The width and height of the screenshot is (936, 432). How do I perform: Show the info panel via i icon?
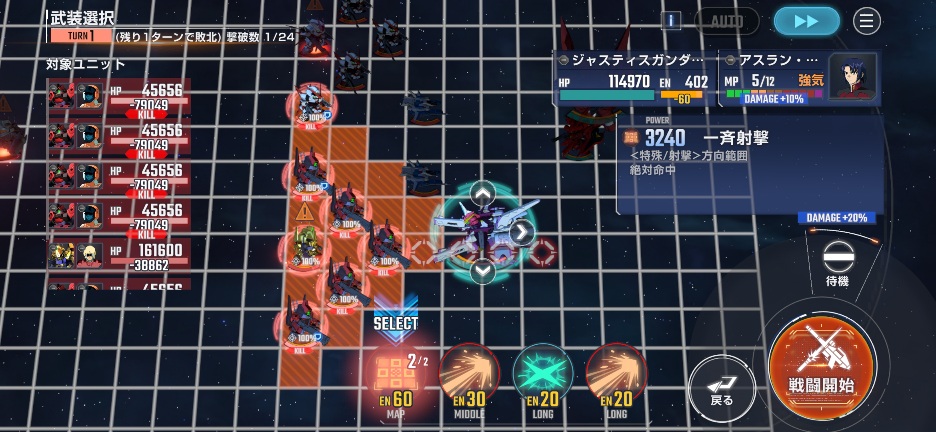pyautogui.click(x=672, y=20)
